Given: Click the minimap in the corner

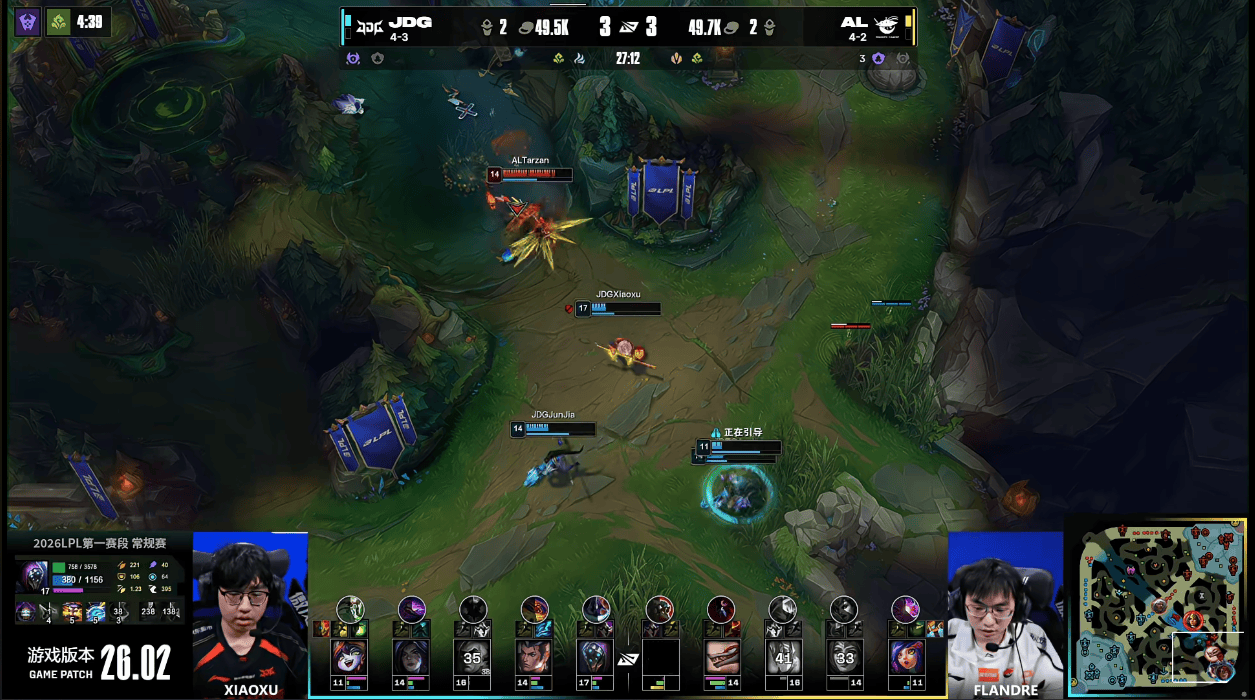Looking at the screenshot, I should coord(1159,608).
